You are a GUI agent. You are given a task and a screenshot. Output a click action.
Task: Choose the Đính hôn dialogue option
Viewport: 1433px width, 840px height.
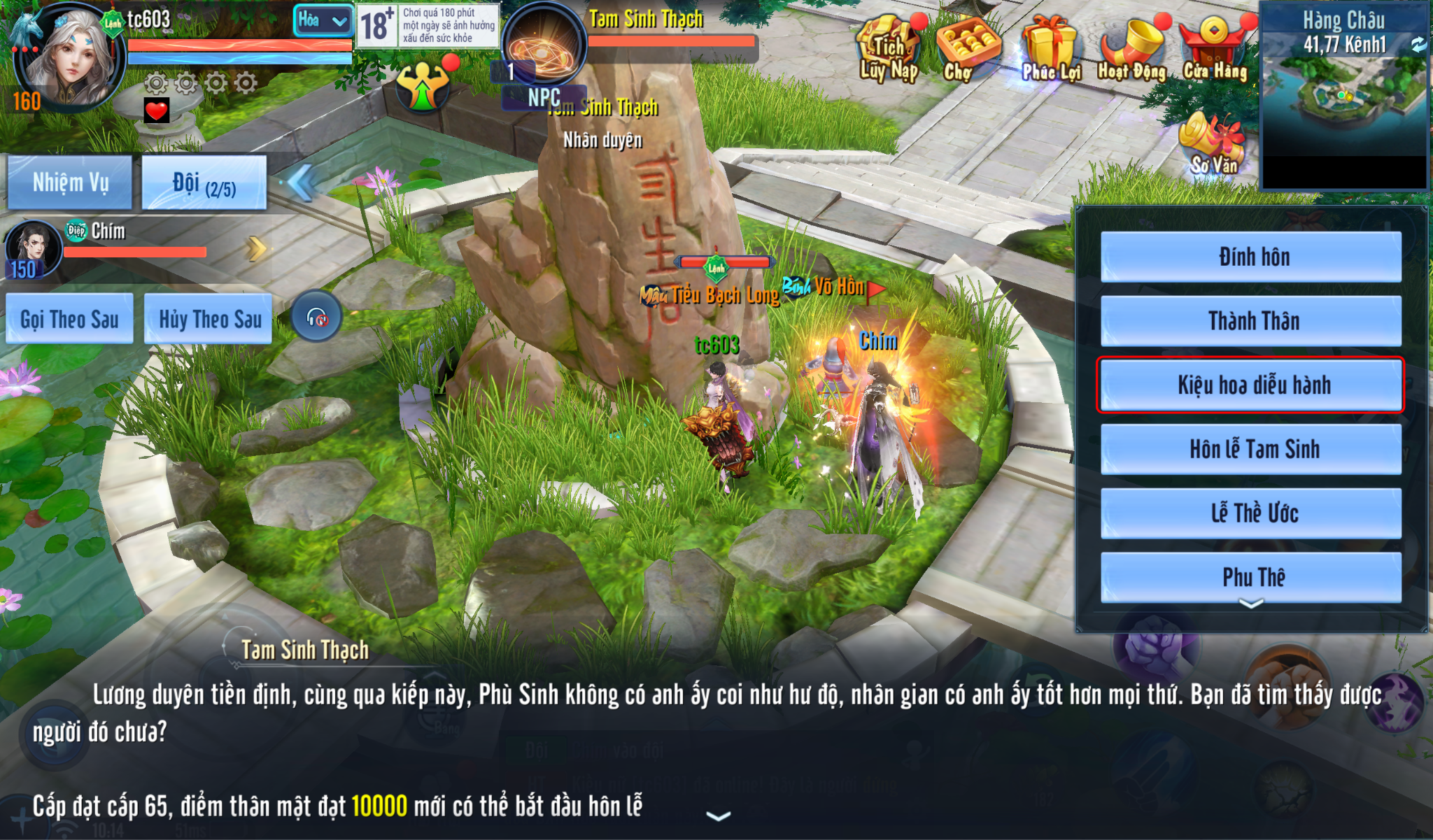(x=1251, y=257)
